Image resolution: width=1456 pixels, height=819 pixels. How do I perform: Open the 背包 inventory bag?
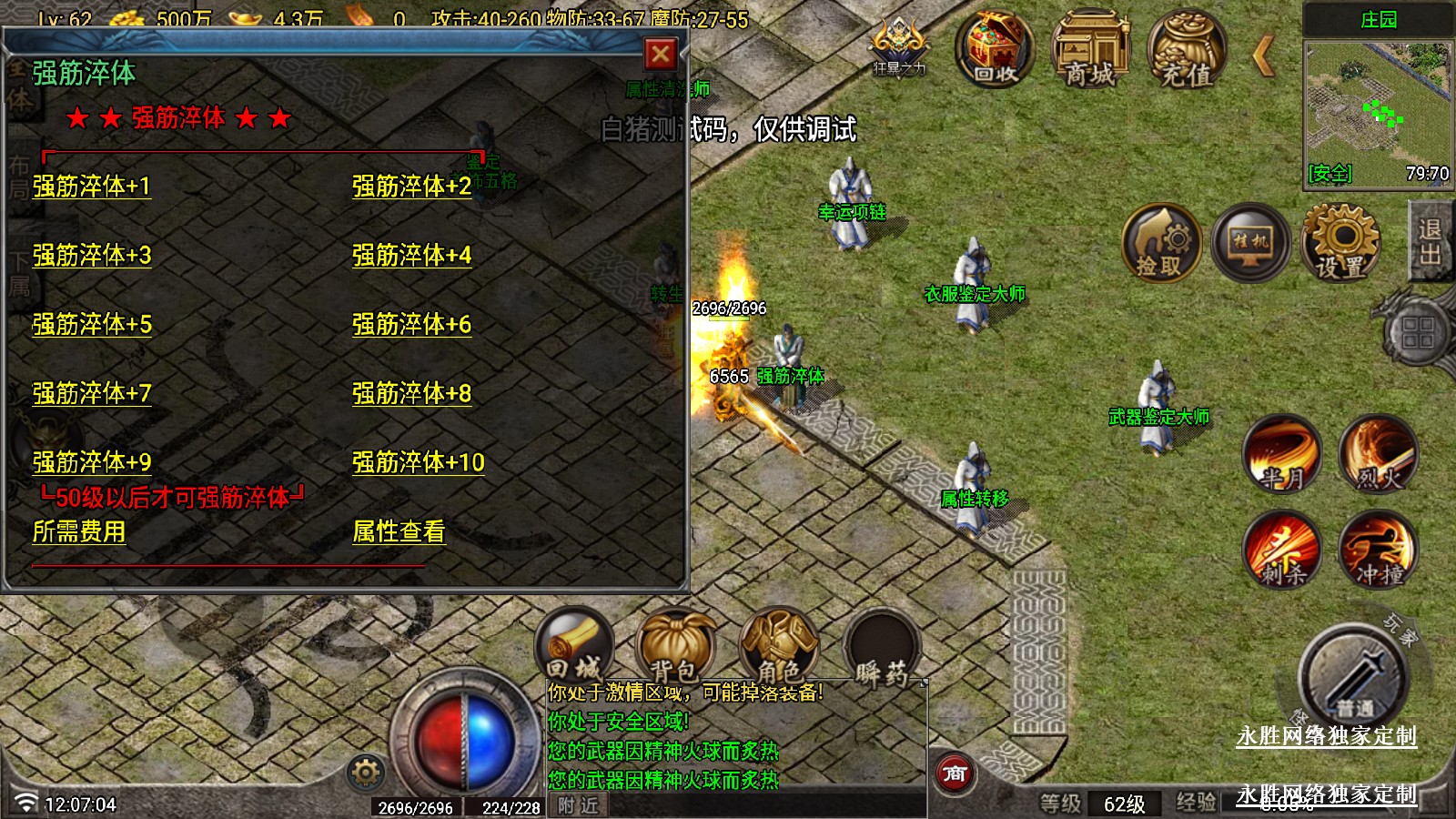(674, 648)
